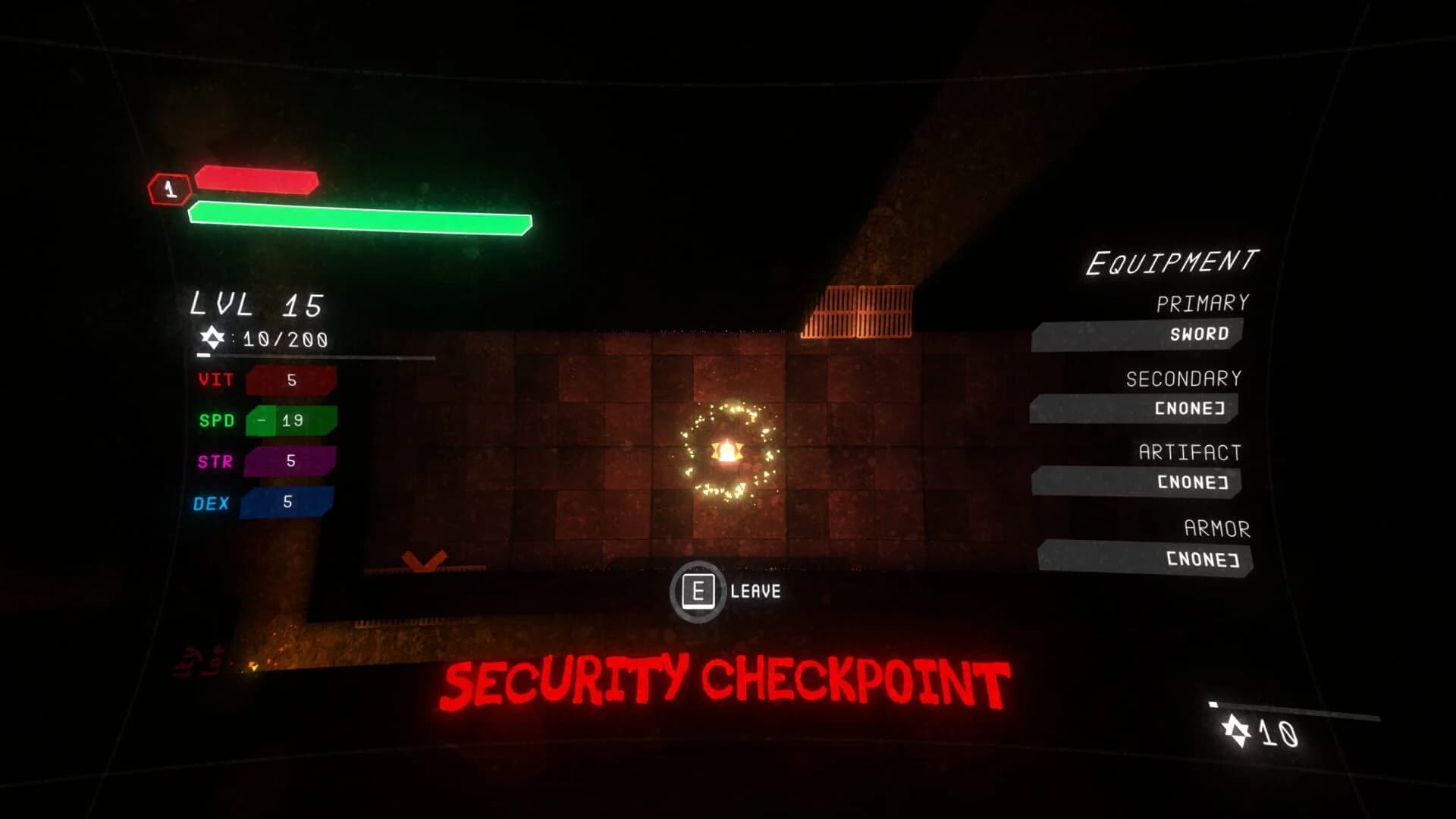This screenshot has width=1456, height=819.
Task: Click the green SPD stat bar showing 19
Action: [290, 419]
